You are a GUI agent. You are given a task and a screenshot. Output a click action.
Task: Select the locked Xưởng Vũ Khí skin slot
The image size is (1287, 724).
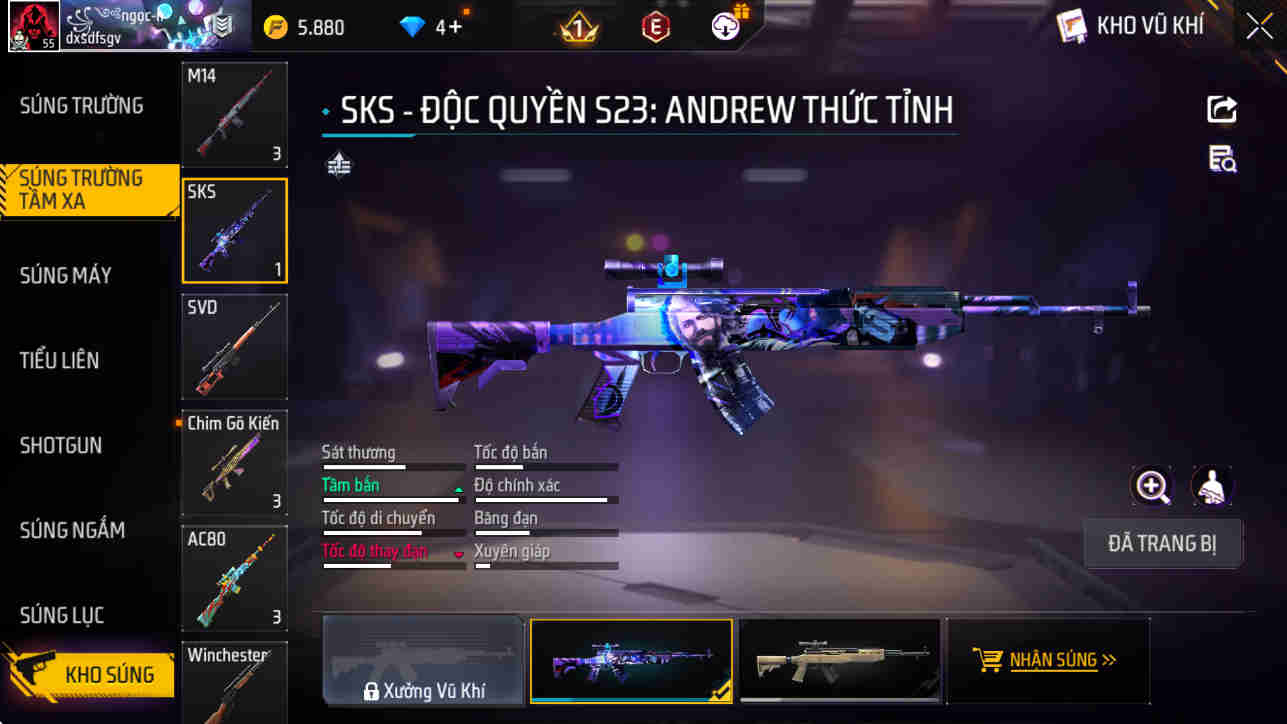point(424,660)
